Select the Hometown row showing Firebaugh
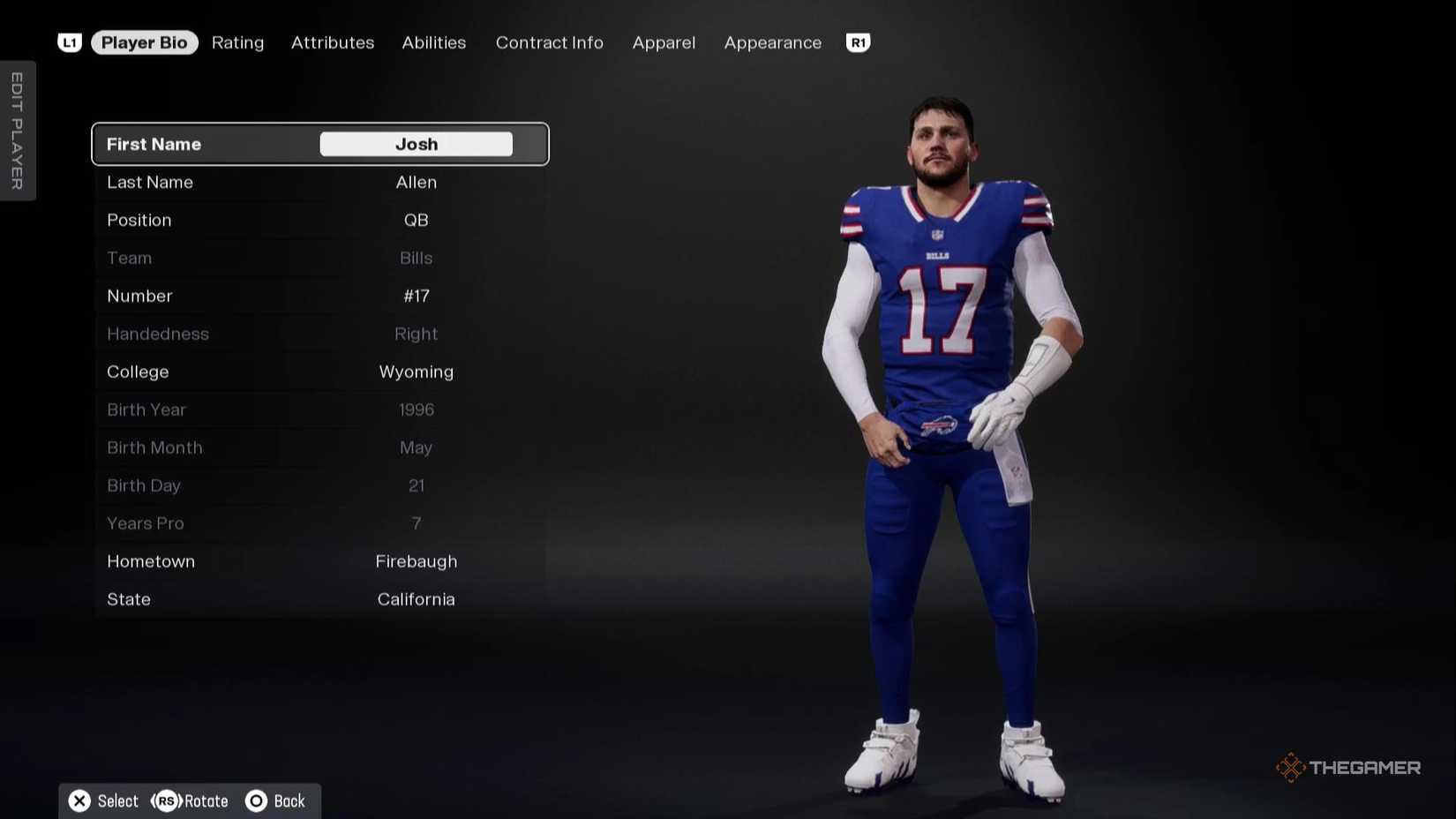The height and width of the screenshot is (819, 1456). coord(319,561)
